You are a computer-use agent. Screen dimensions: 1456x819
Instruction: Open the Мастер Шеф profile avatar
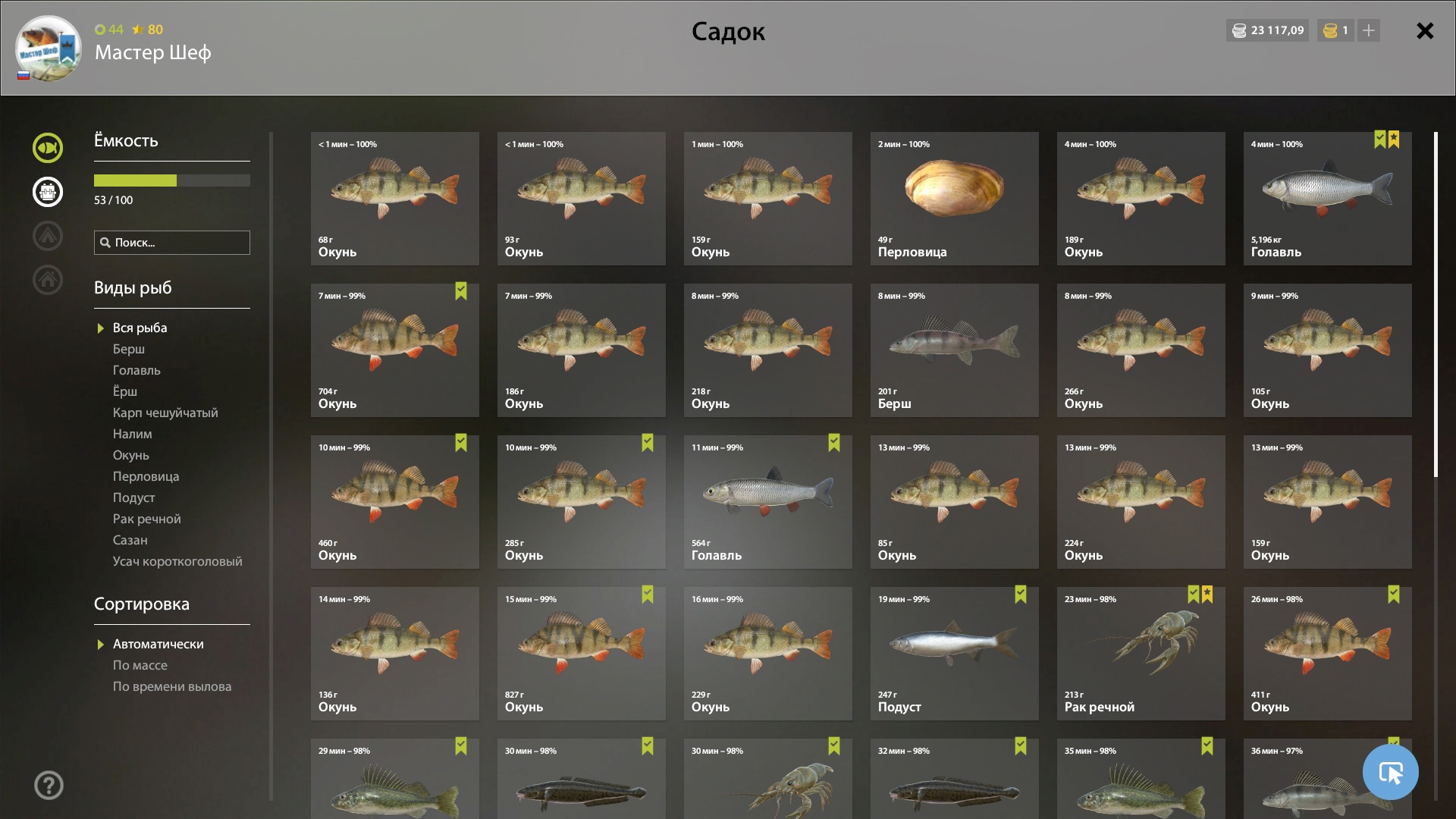49,49
